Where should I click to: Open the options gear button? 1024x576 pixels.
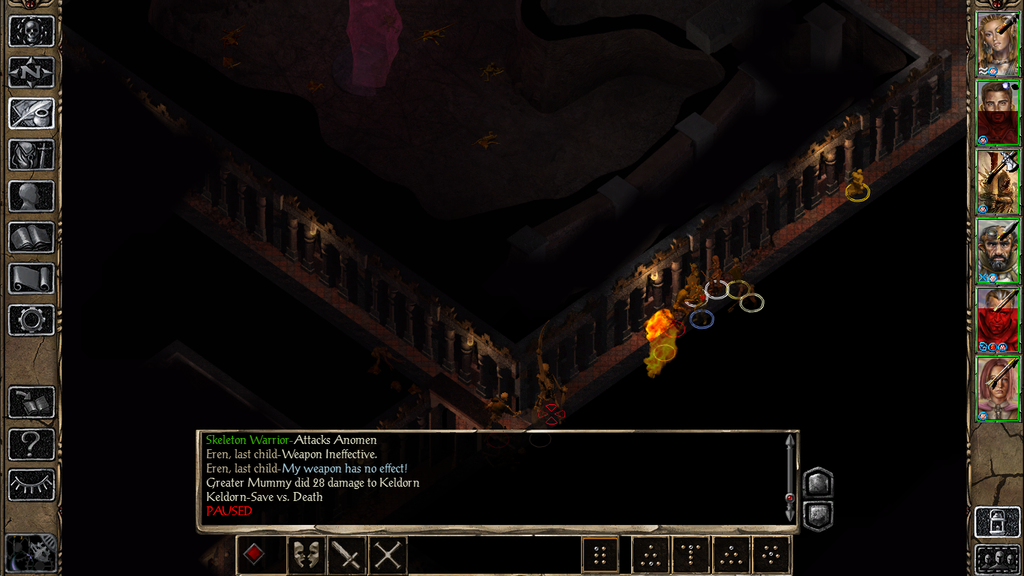point(31,320)
